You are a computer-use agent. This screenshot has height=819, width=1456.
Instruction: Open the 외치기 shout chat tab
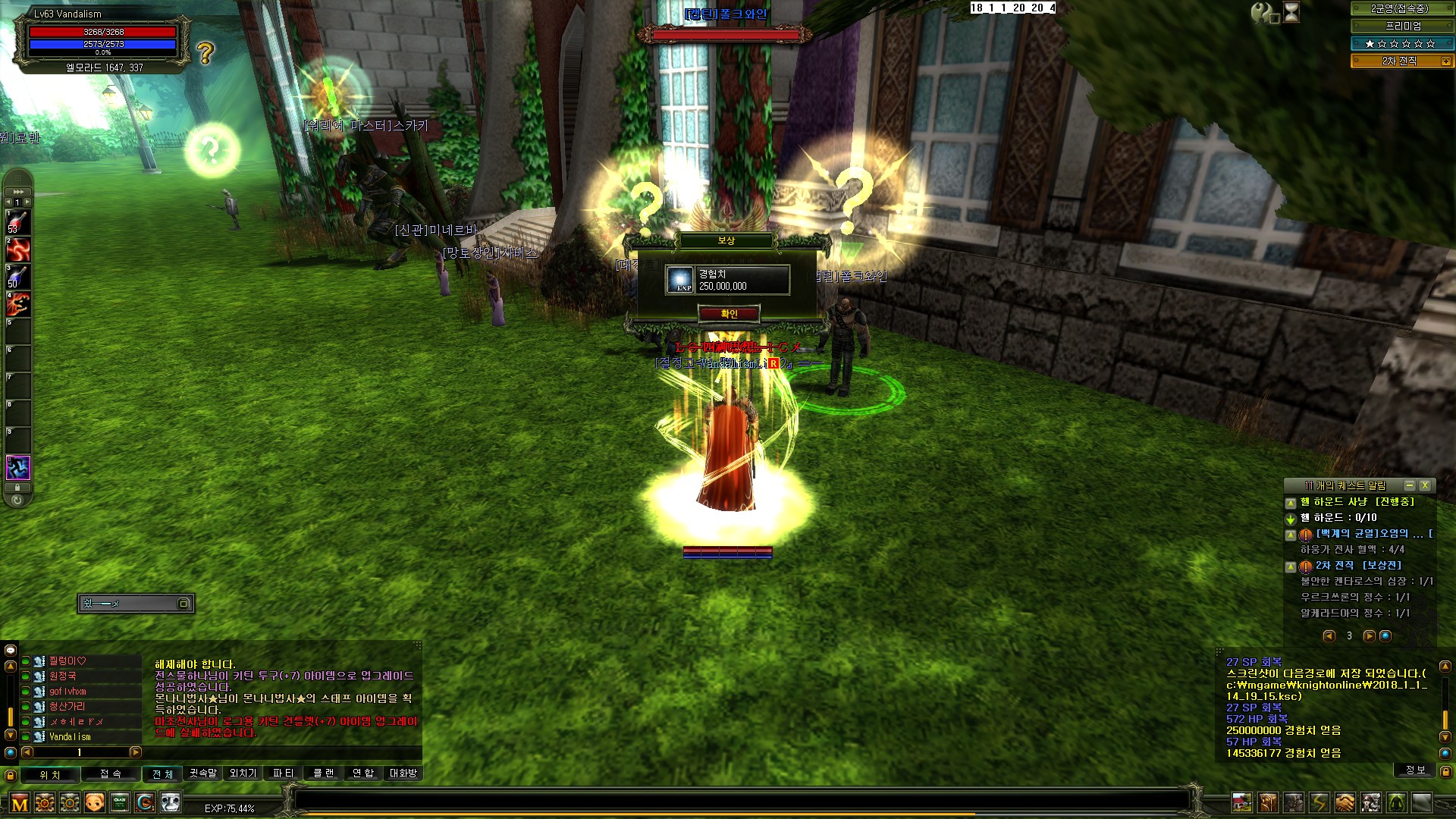(243, 773)
